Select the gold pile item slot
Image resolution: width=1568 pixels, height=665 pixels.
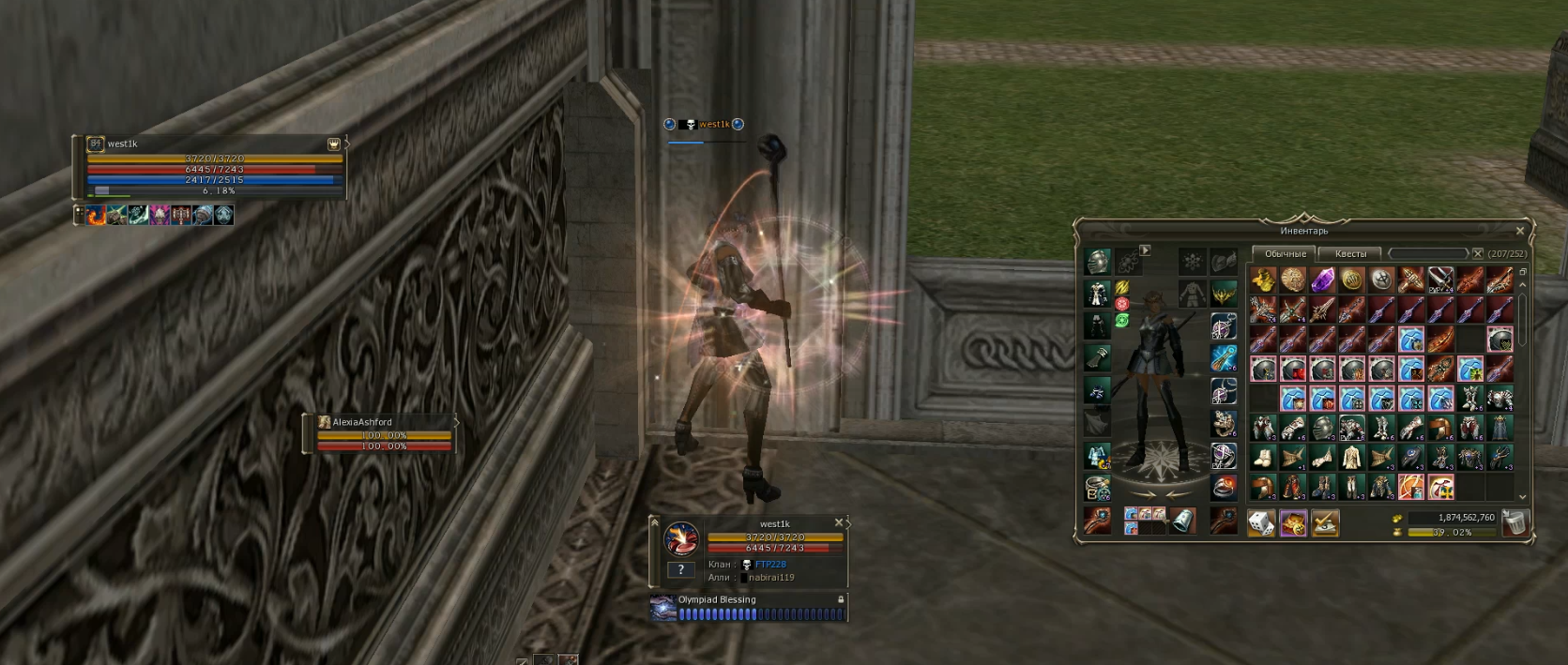point(1263,280)
